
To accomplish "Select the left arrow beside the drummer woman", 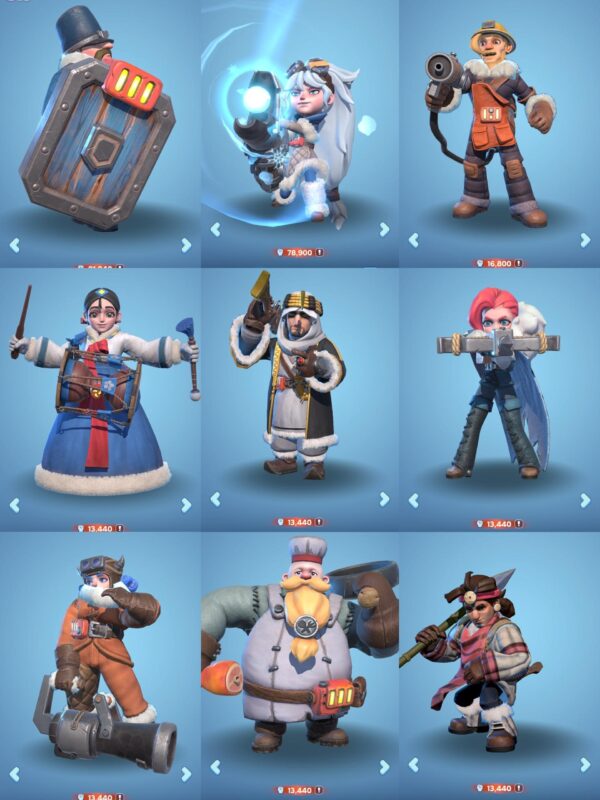I will tap(14, 505).
